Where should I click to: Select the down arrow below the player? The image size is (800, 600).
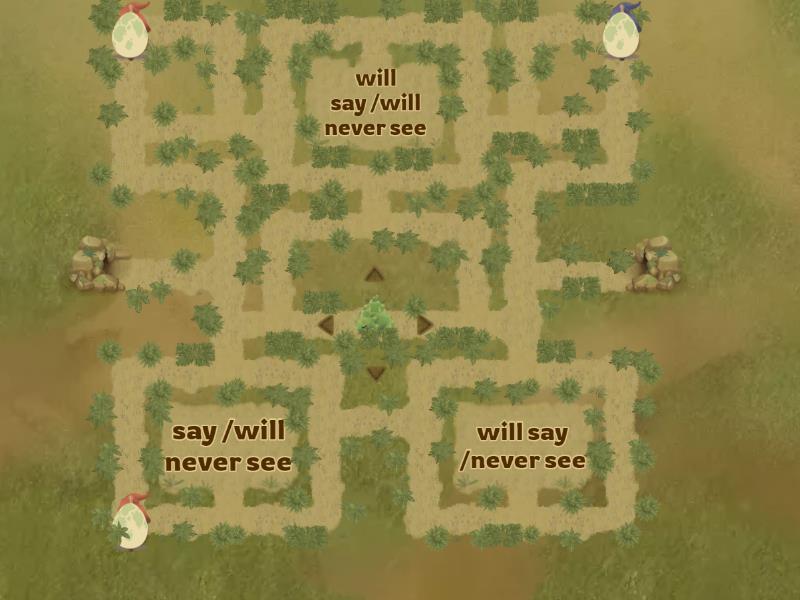(375, 373)
